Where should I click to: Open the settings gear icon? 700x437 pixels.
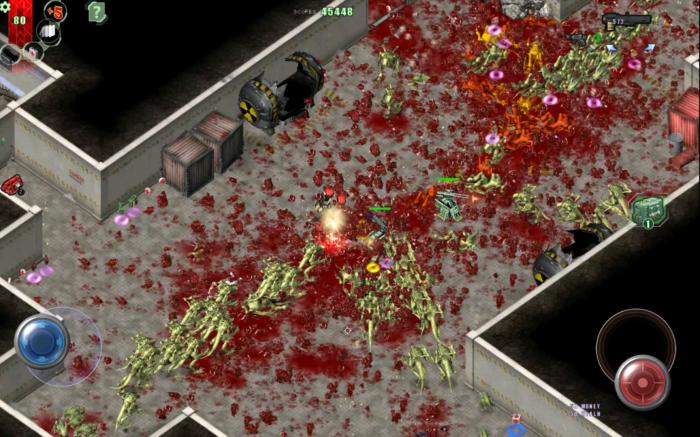coord(5,6)
